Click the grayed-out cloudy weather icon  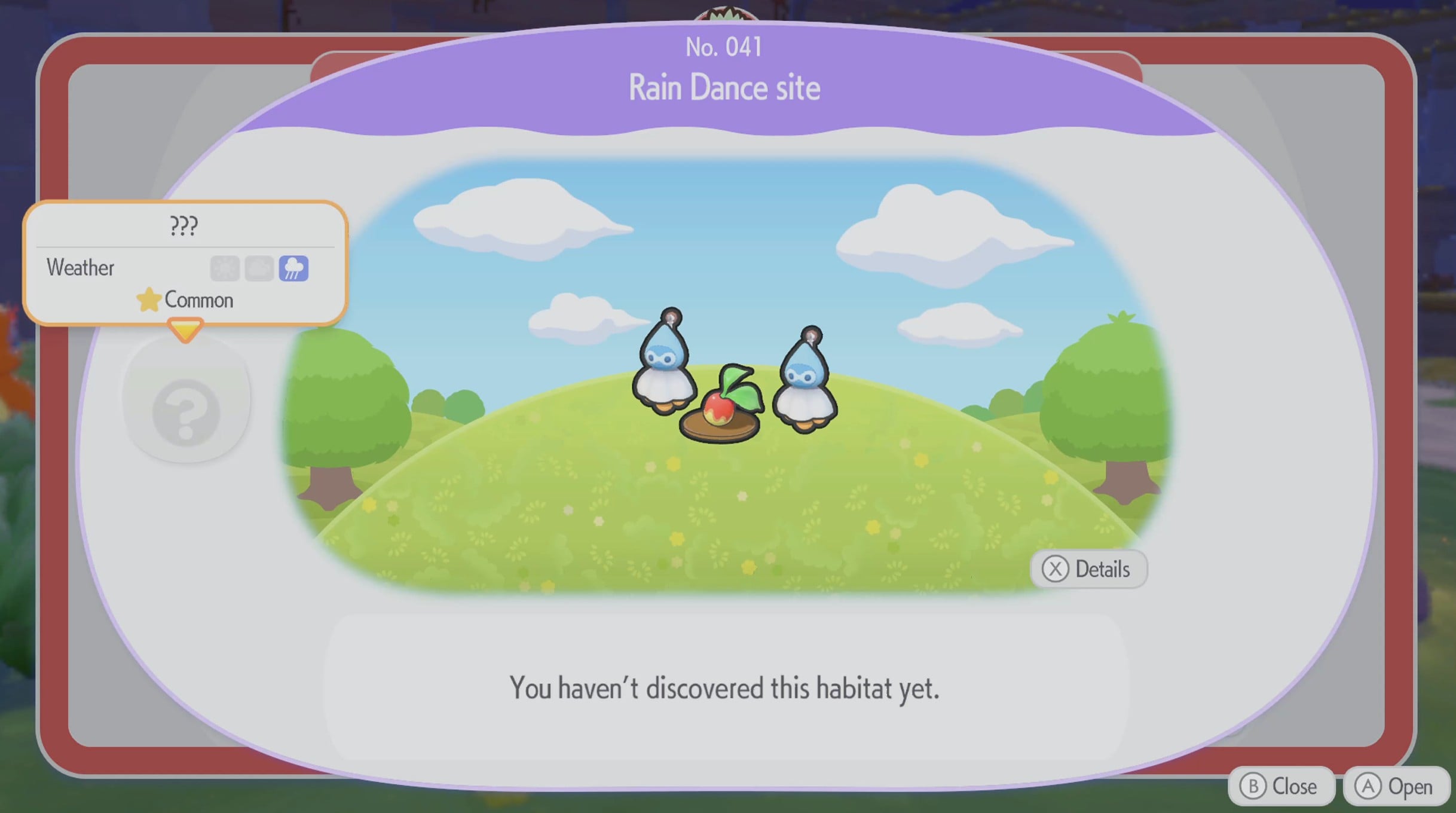point(258,269)
